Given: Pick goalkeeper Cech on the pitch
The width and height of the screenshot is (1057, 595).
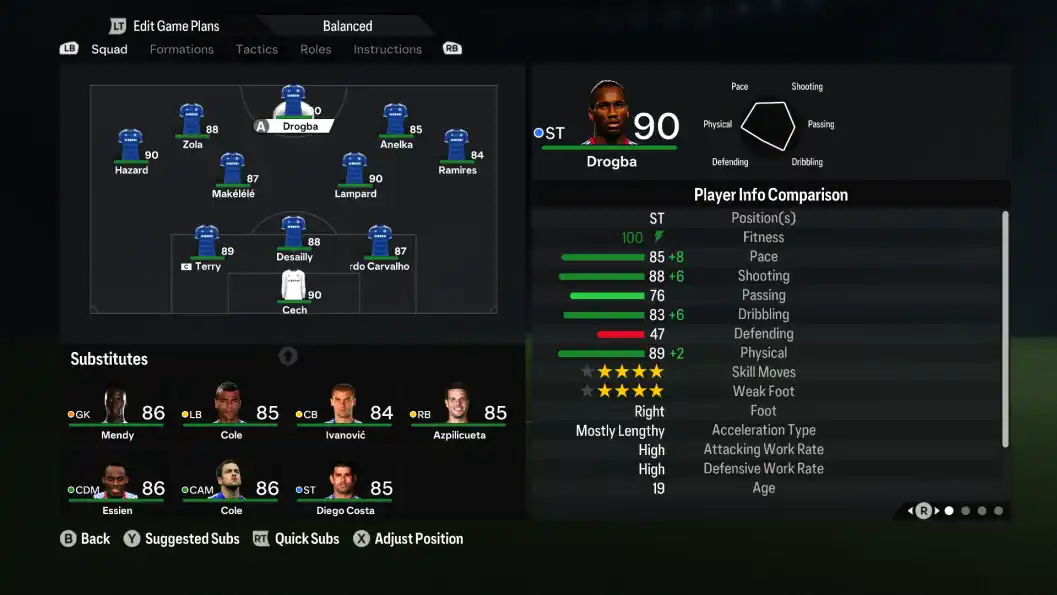Looking at the screenshot, I should click(293, 288).
